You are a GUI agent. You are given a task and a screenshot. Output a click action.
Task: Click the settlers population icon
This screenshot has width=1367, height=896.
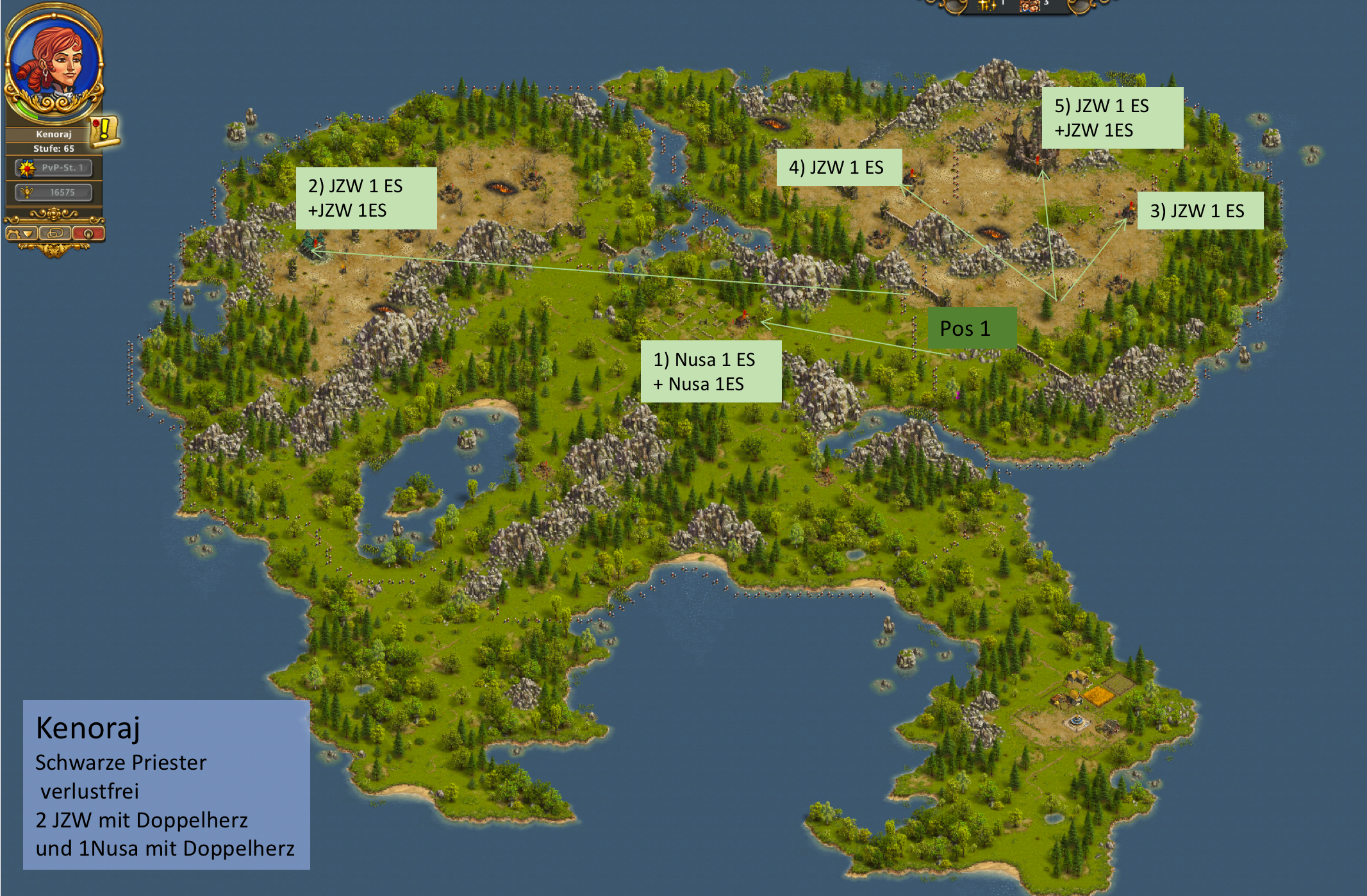coord(1030,5)
